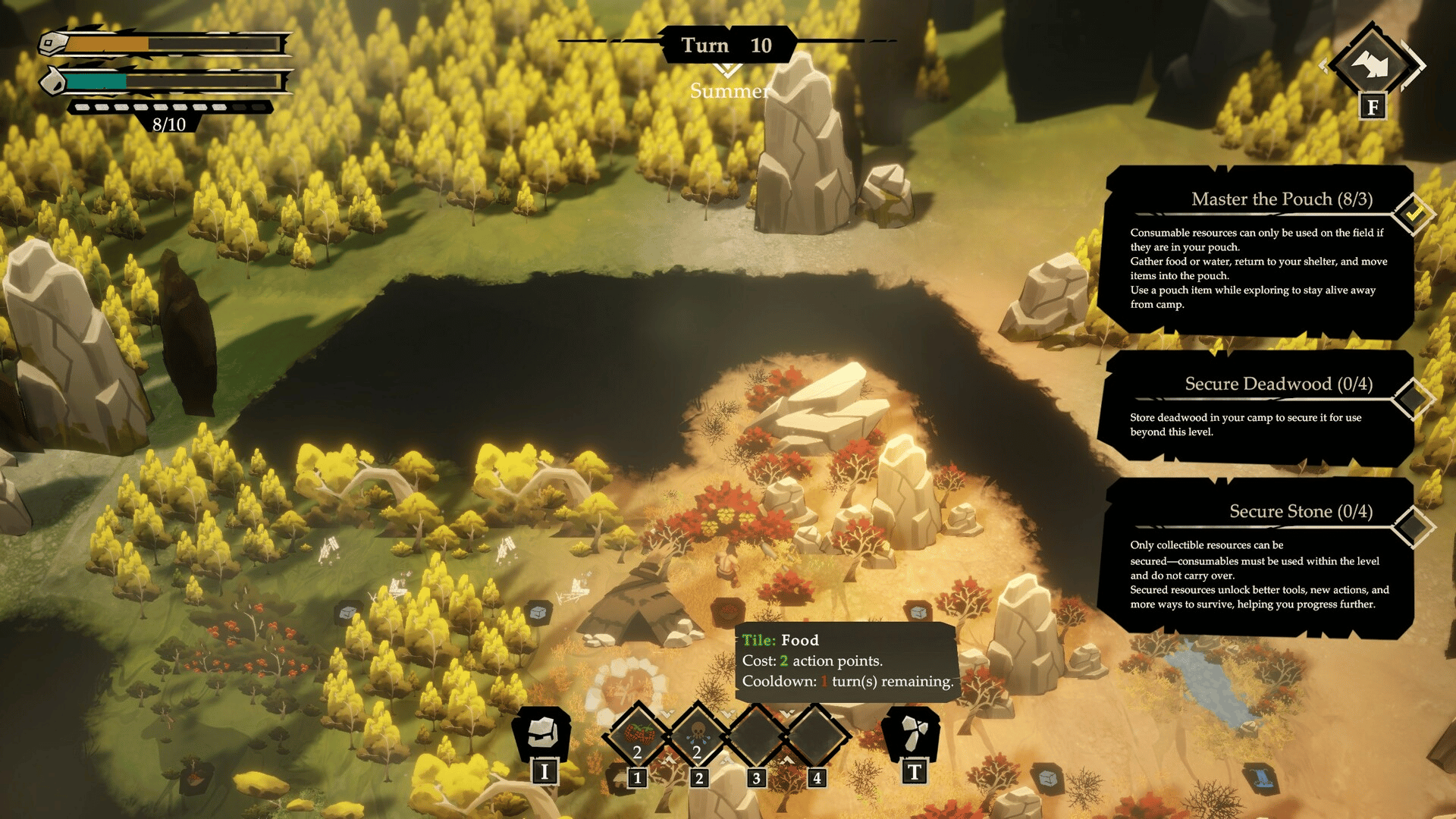Open the stone axe tools icon

coord(913,733)
